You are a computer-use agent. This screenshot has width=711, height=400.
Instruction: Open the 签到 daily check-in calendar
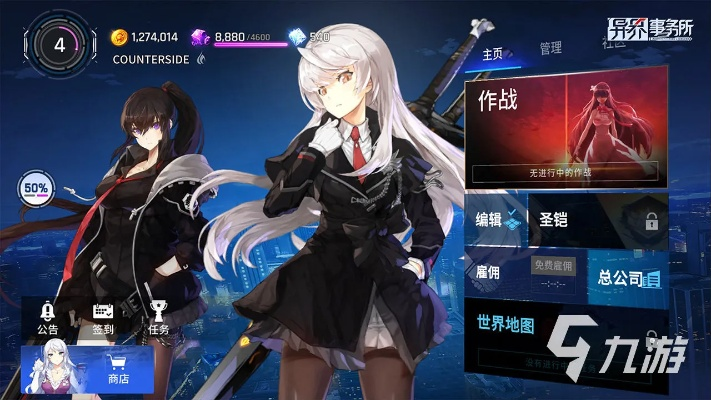coord(103,317)
